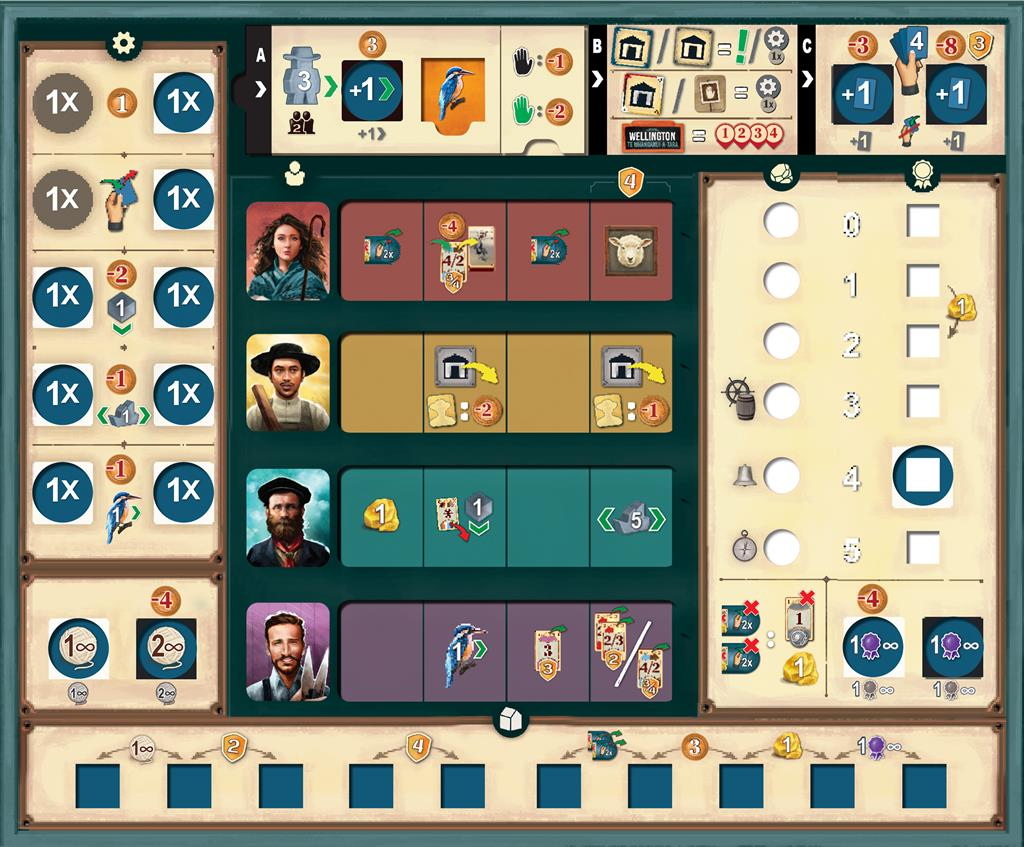Screen dimensions: 1024x847
Task: Select the bearded sailor portrait
Action: (288, 517)
